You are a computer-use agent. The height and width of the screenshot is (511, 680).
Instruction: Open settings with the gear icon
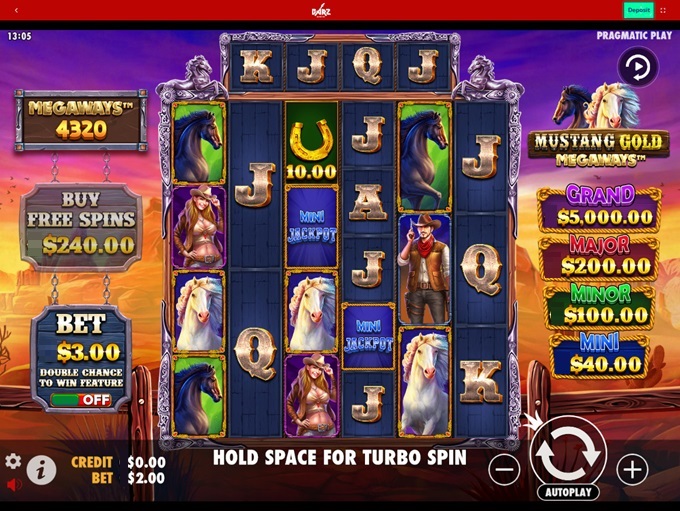[13, 461]
